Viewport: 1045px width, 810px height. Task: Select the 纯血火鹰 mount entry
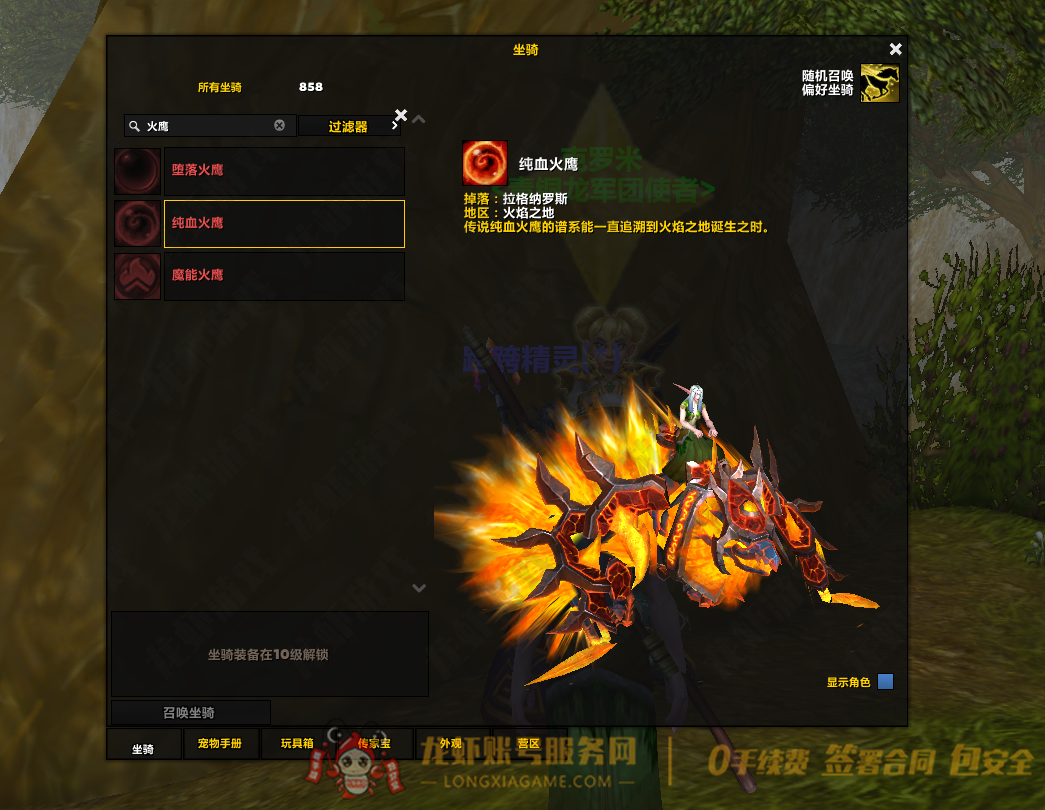tap(284, 224)
